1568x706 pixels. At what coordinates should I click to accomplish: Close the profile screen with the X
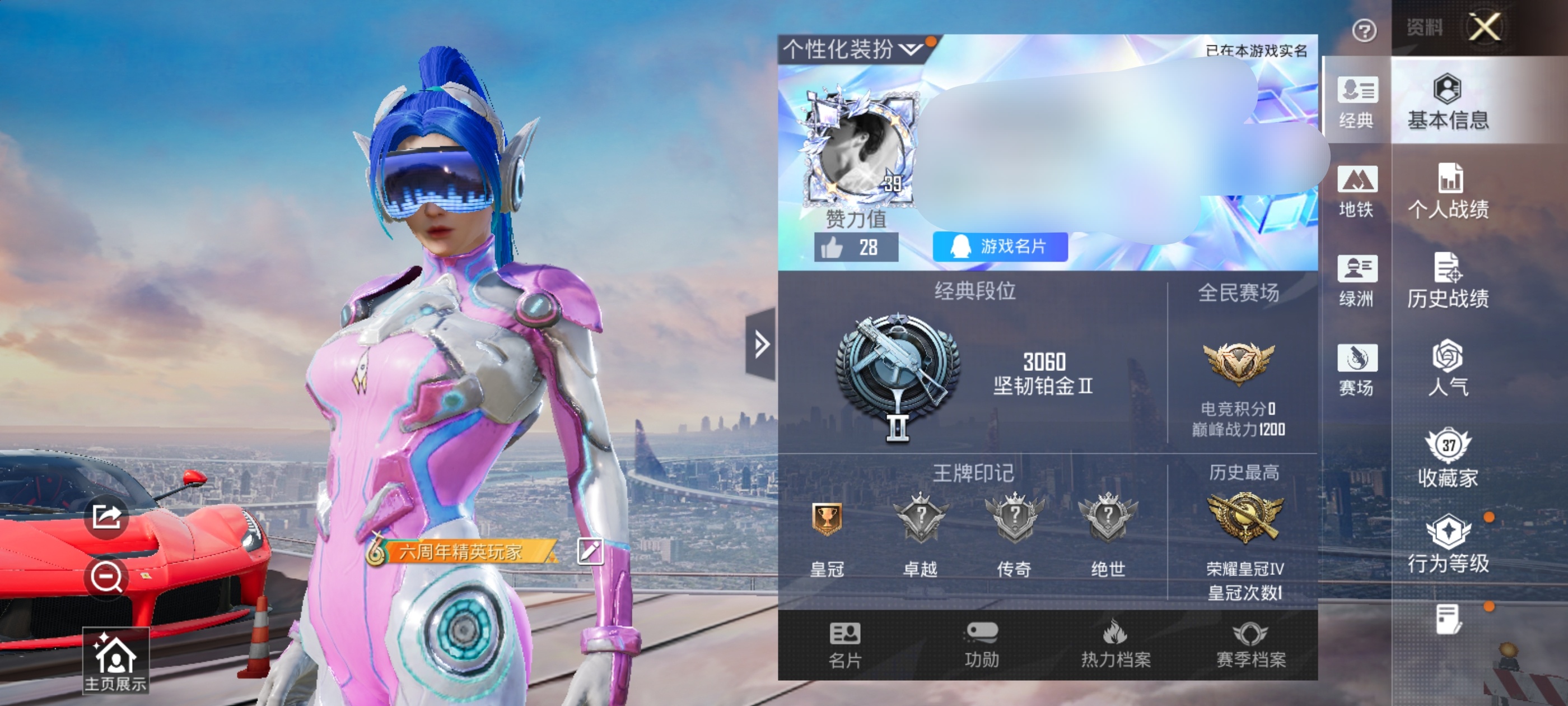(x=1485, y=27)
